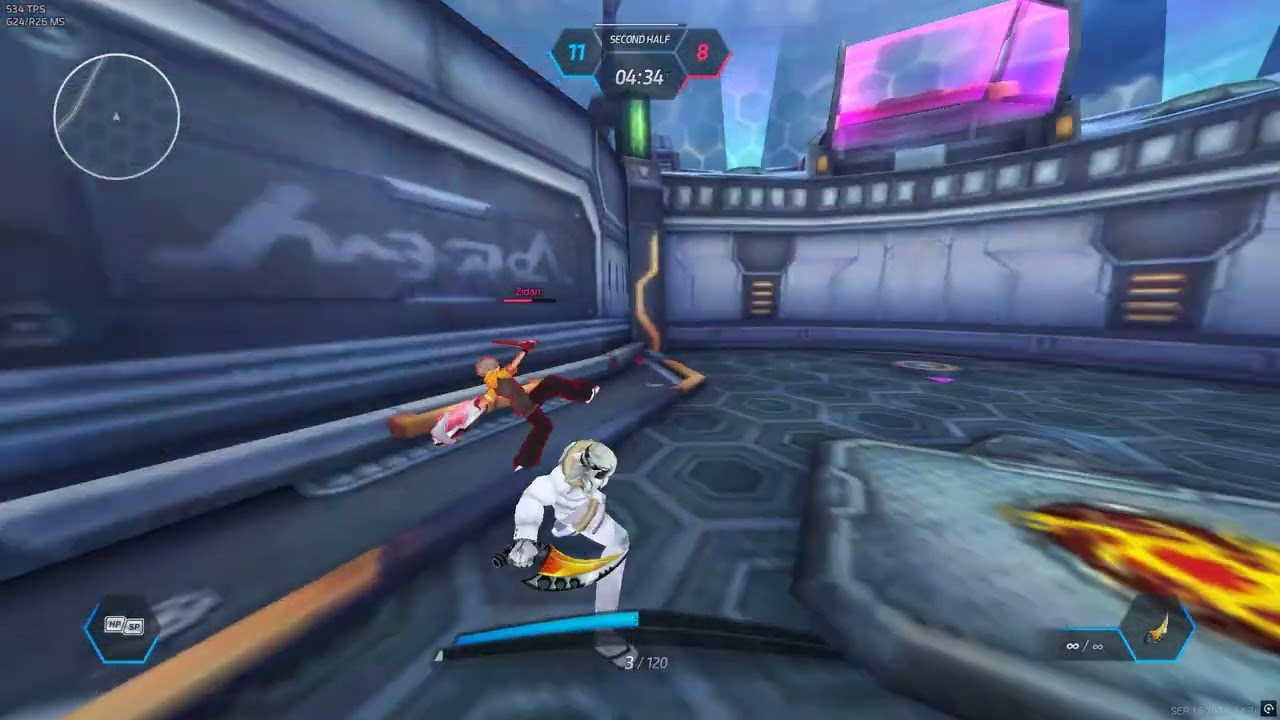
Task: Select the HP/SP skill hexagon icon
Action: pos(124,627)
